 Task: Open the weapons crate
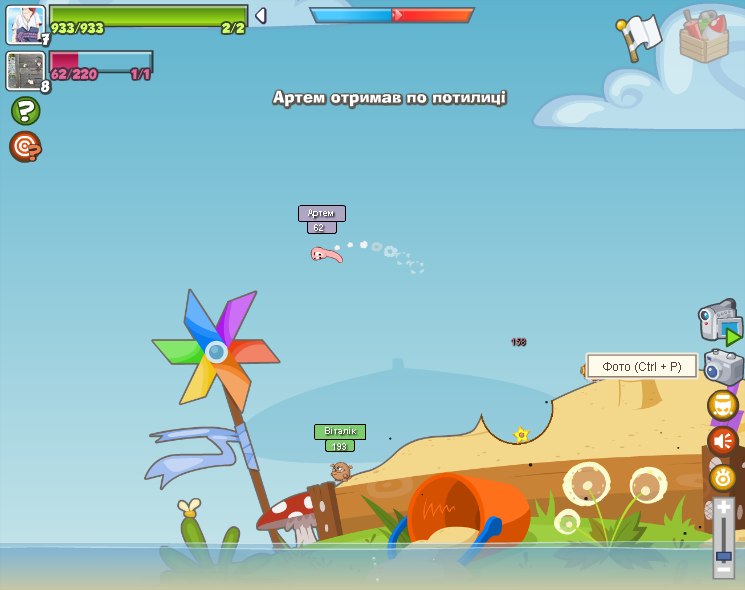click(703, 37)
